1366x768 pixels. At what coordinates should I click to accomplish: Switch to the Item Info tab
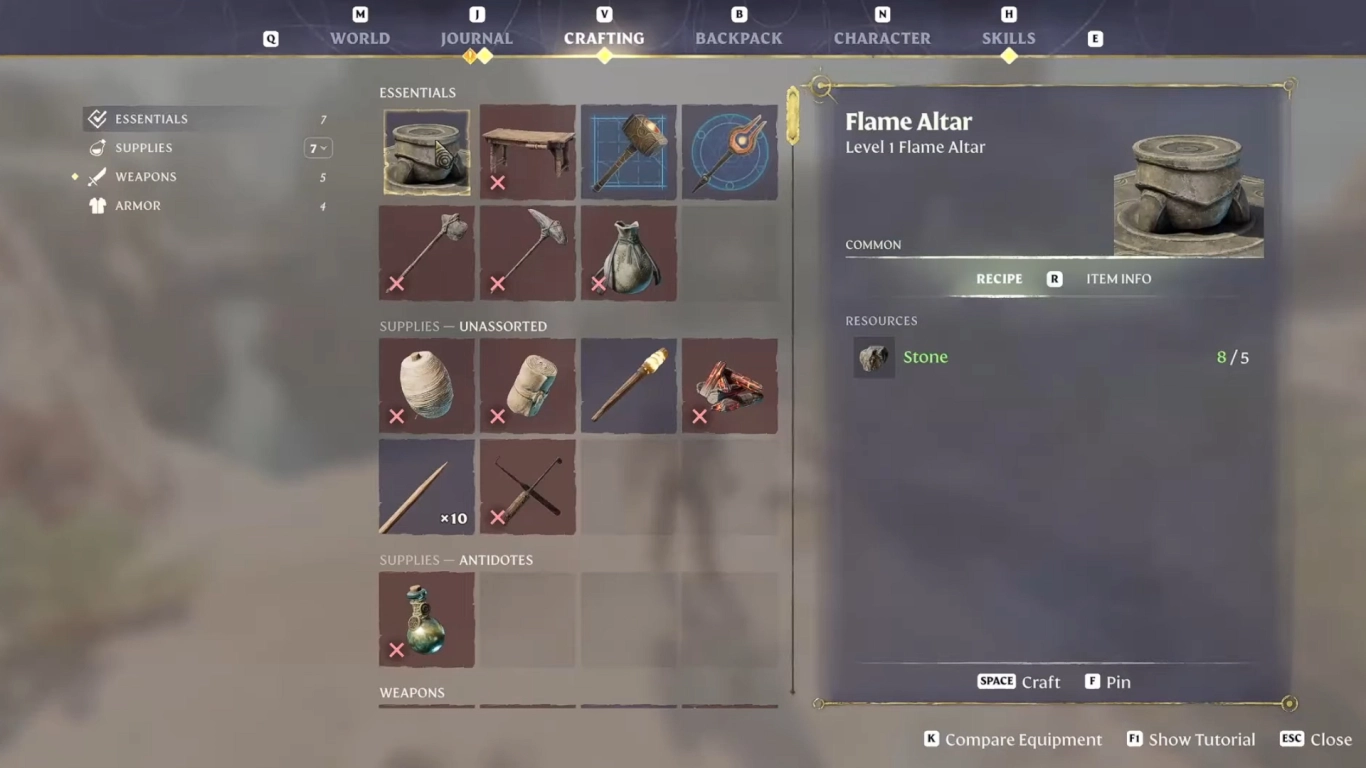1118,279
